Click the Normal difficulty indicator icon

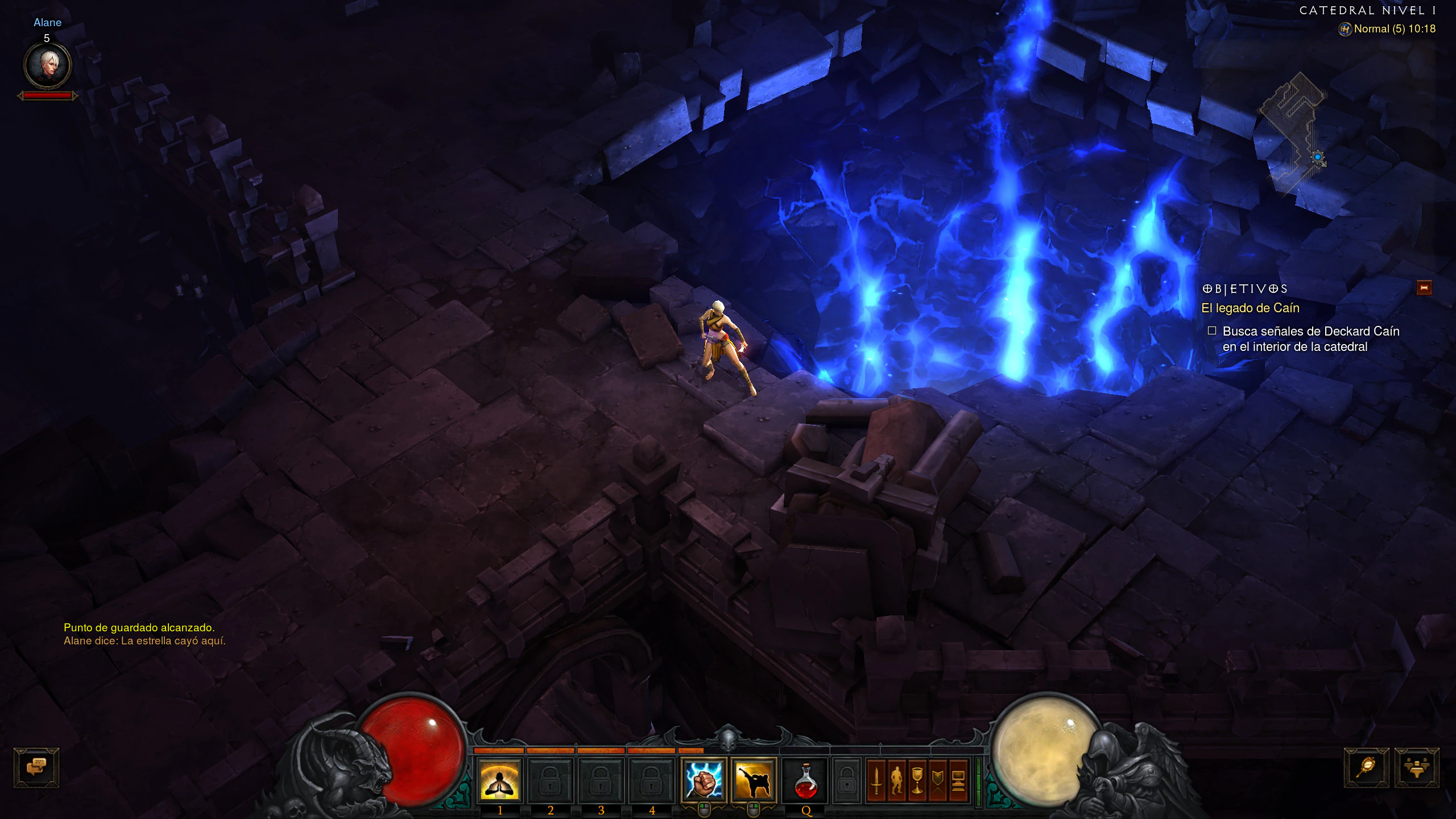(x=1345, y=29)
